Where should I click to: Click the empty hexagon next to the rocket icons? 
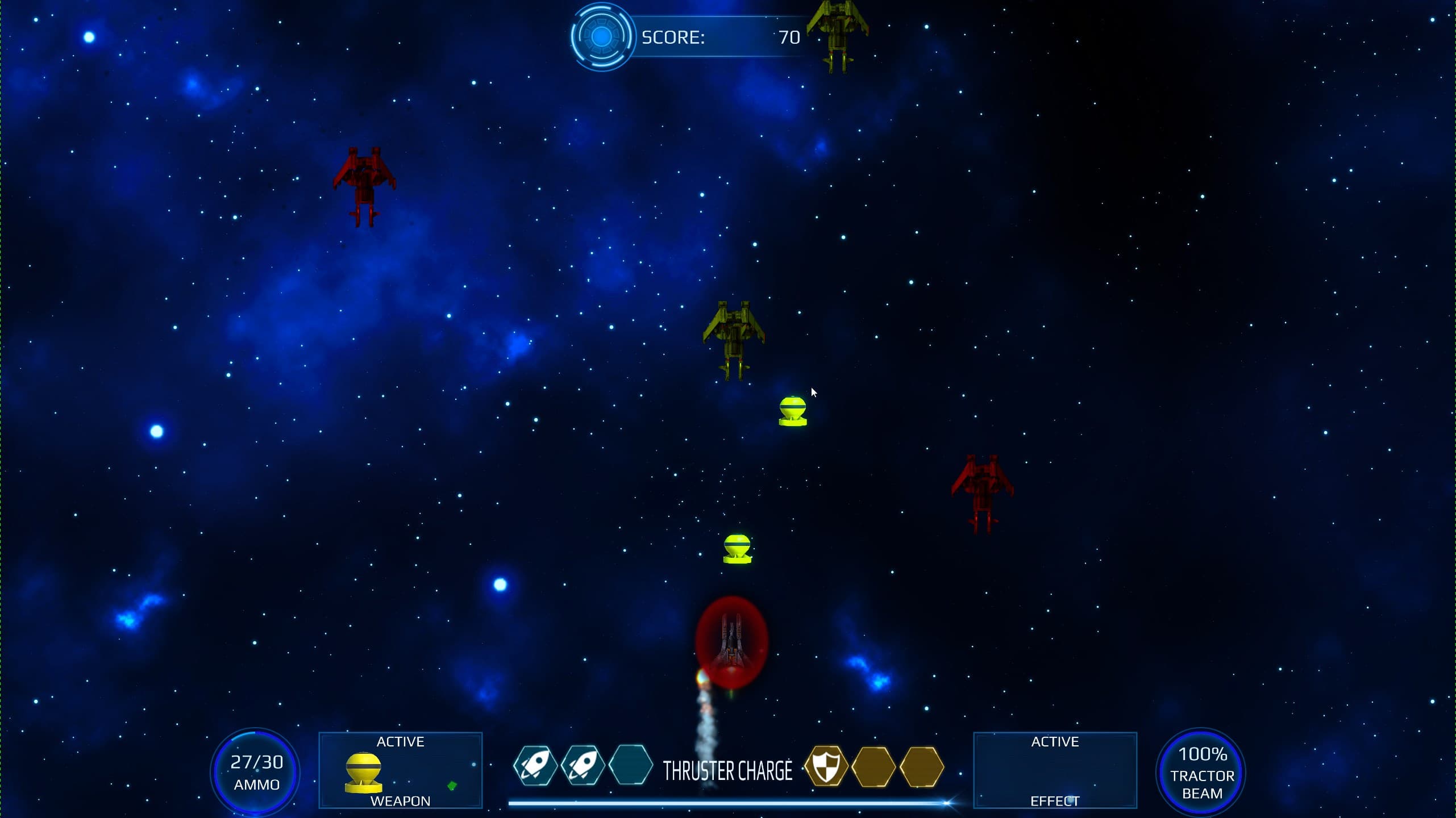tap(633, 766)
